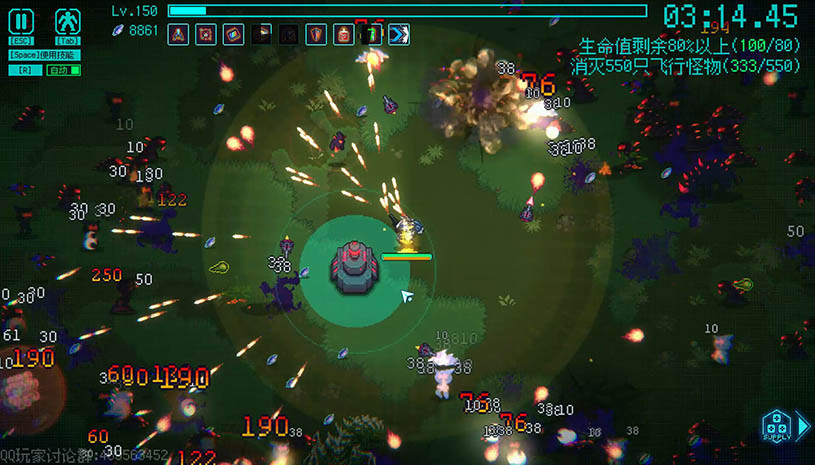Select the red canister skill icon
This screenshot has width=815, height=465.
point(344,34)
